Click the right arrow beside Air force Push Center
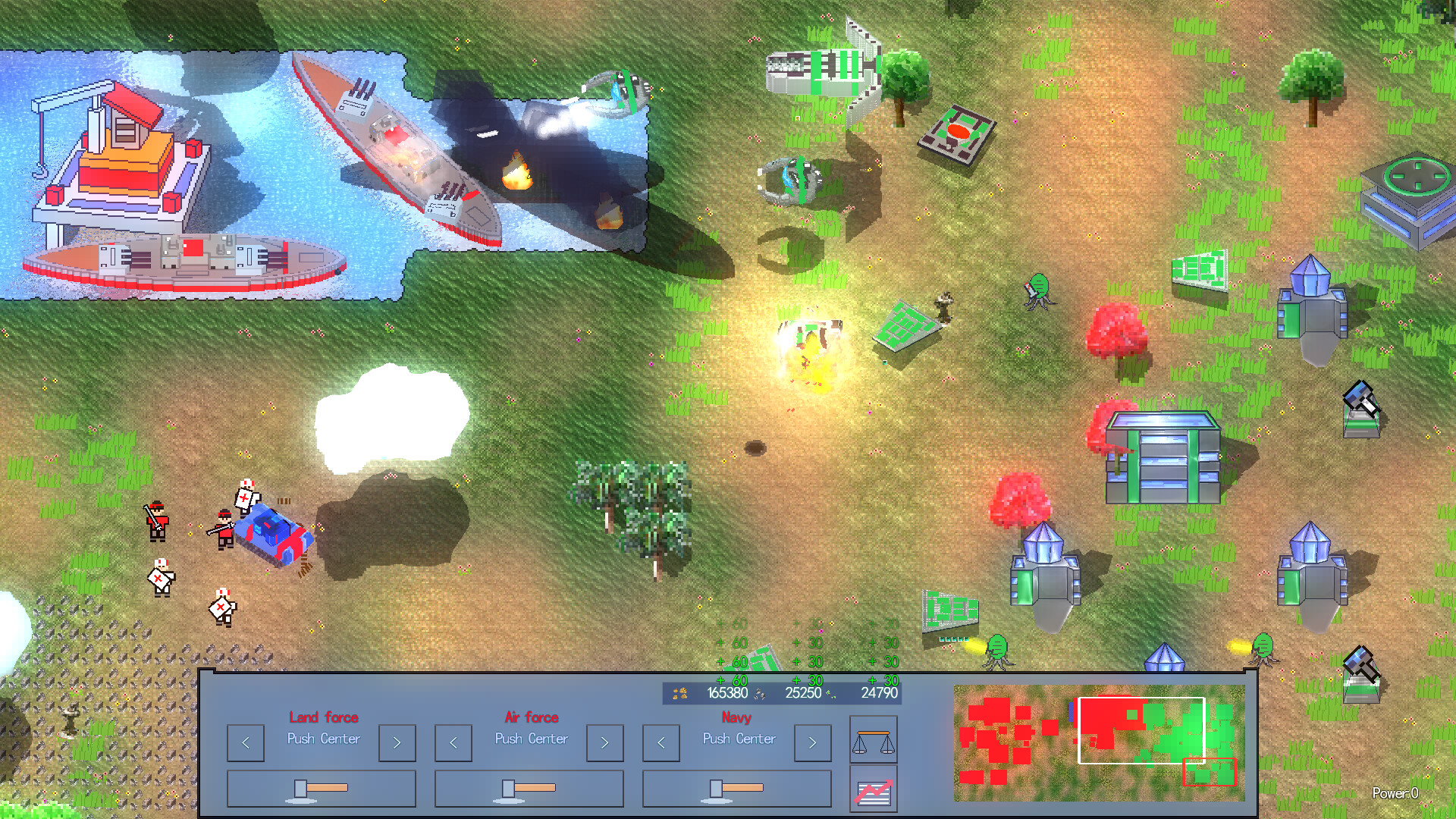This screenshot has height=819, width=1456. (604, 743)
